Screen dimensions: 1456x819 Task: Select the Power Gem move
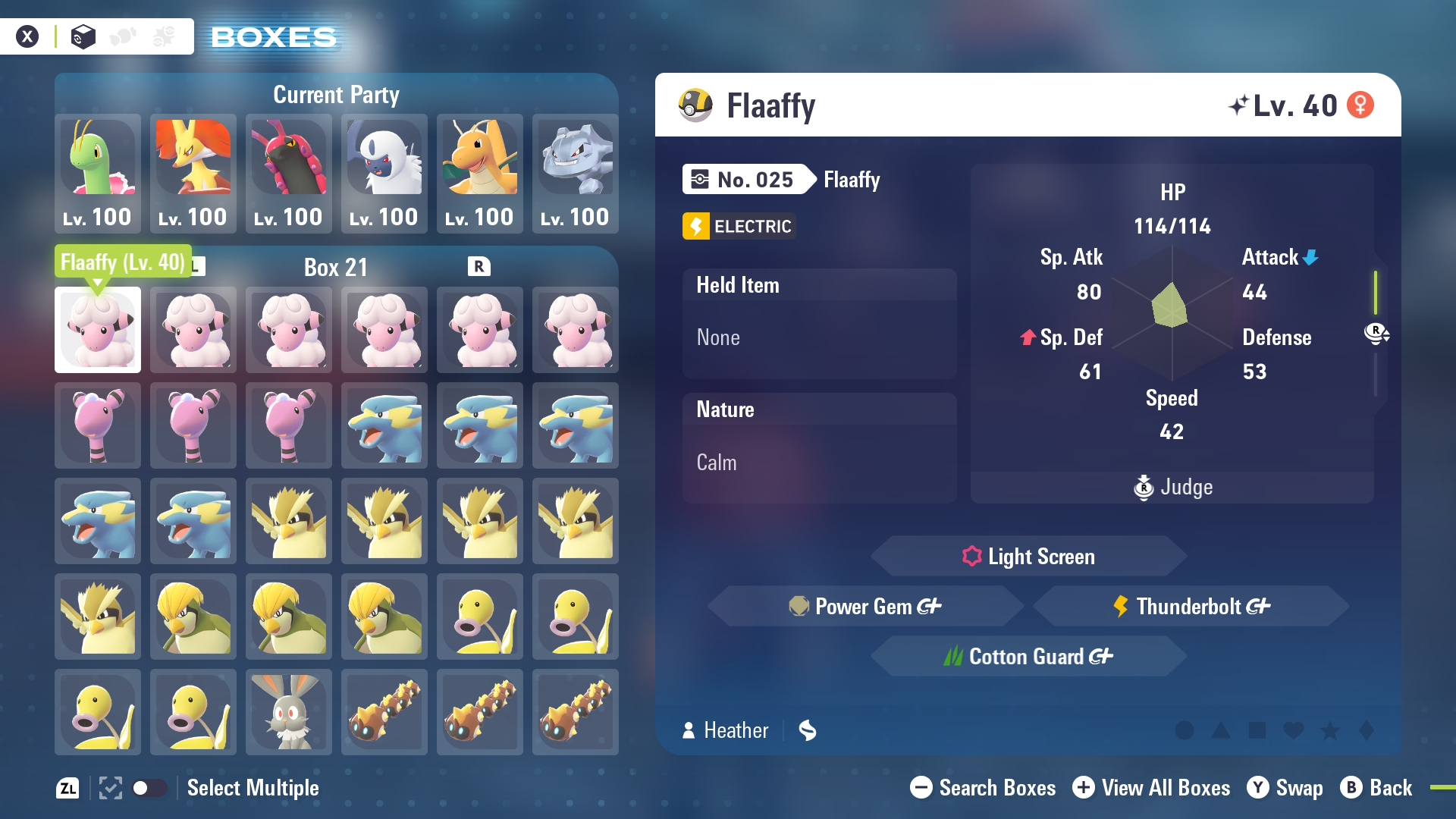865,607
